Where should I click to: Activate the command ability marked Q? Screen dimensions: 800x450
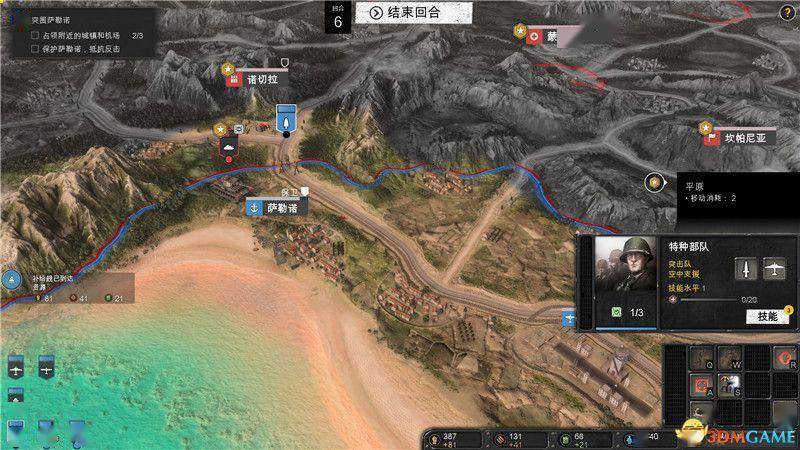coord(701,356)
